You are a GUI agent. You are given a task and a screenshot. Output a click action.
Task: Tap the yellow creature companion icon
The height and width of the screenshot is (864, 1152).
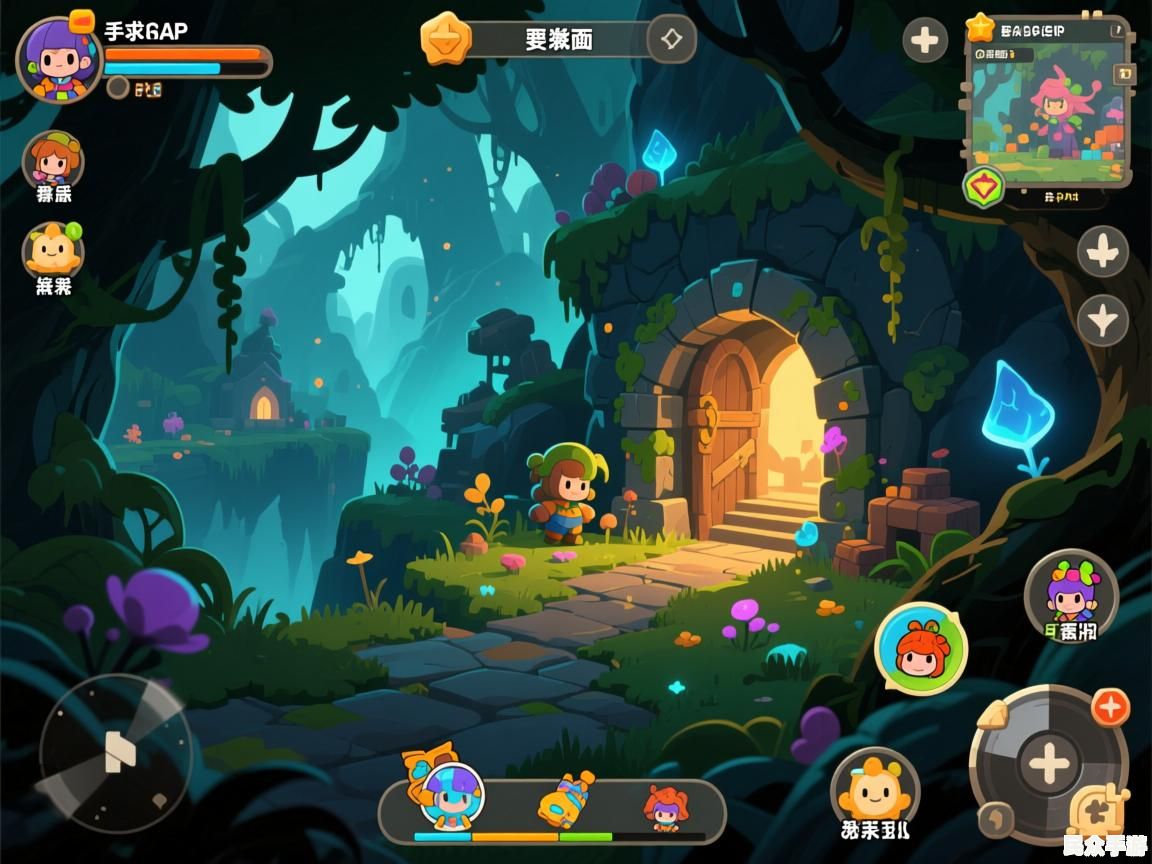(52, 249)
